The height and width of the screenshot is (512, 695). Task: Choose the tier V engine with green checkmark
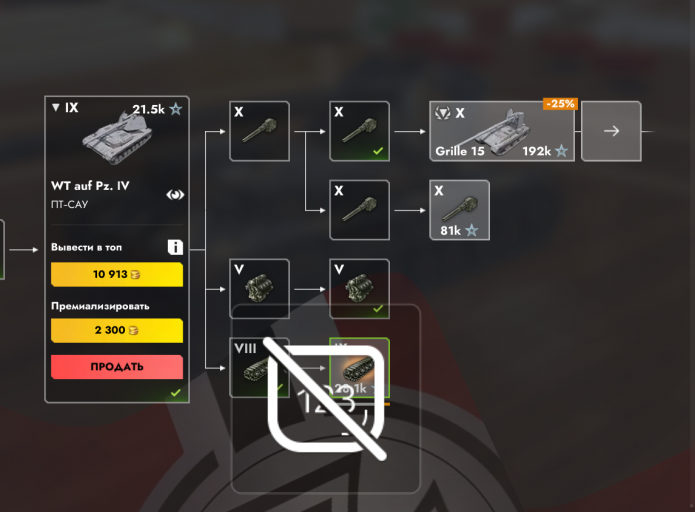359,289
